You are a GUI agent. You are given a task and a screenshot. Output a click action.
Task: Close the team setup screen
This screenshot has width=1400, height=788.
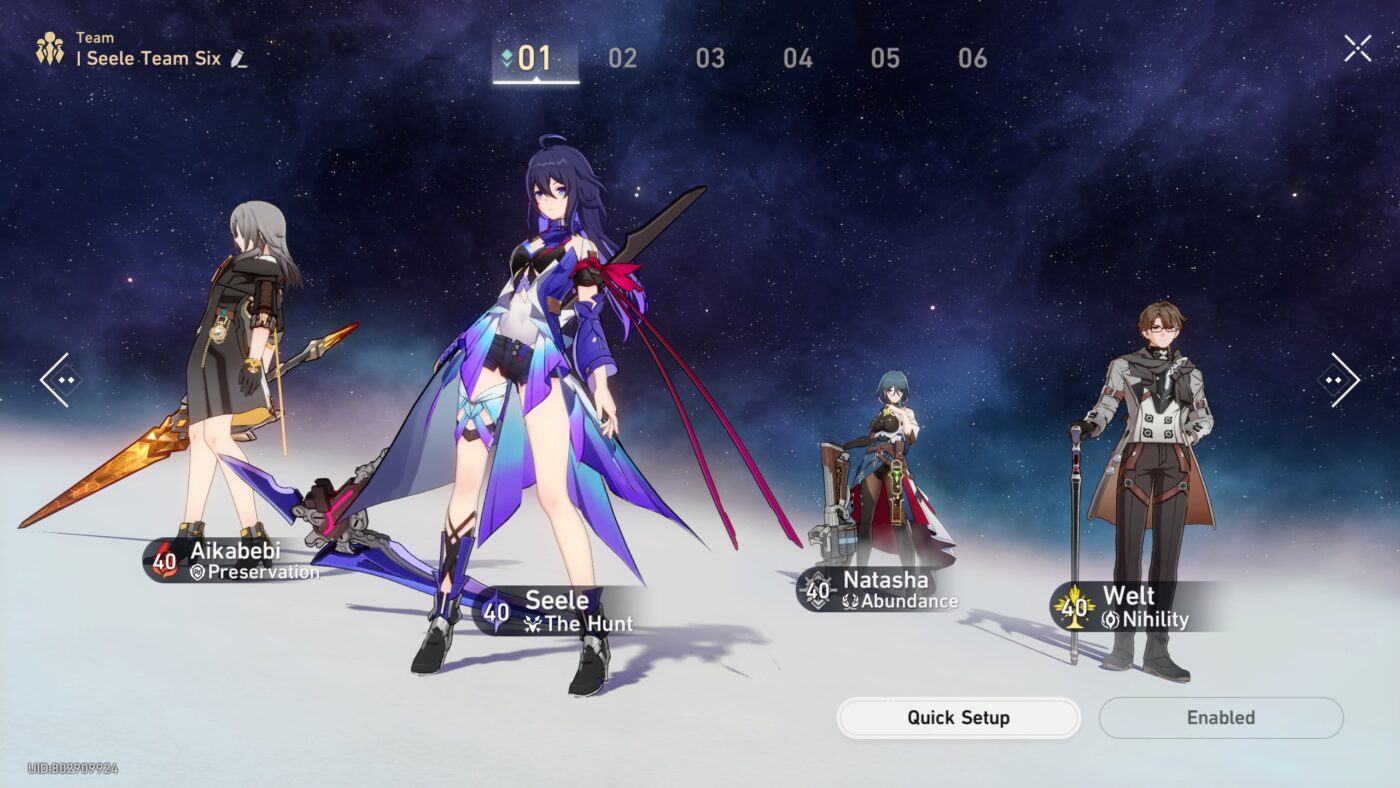1357,48
